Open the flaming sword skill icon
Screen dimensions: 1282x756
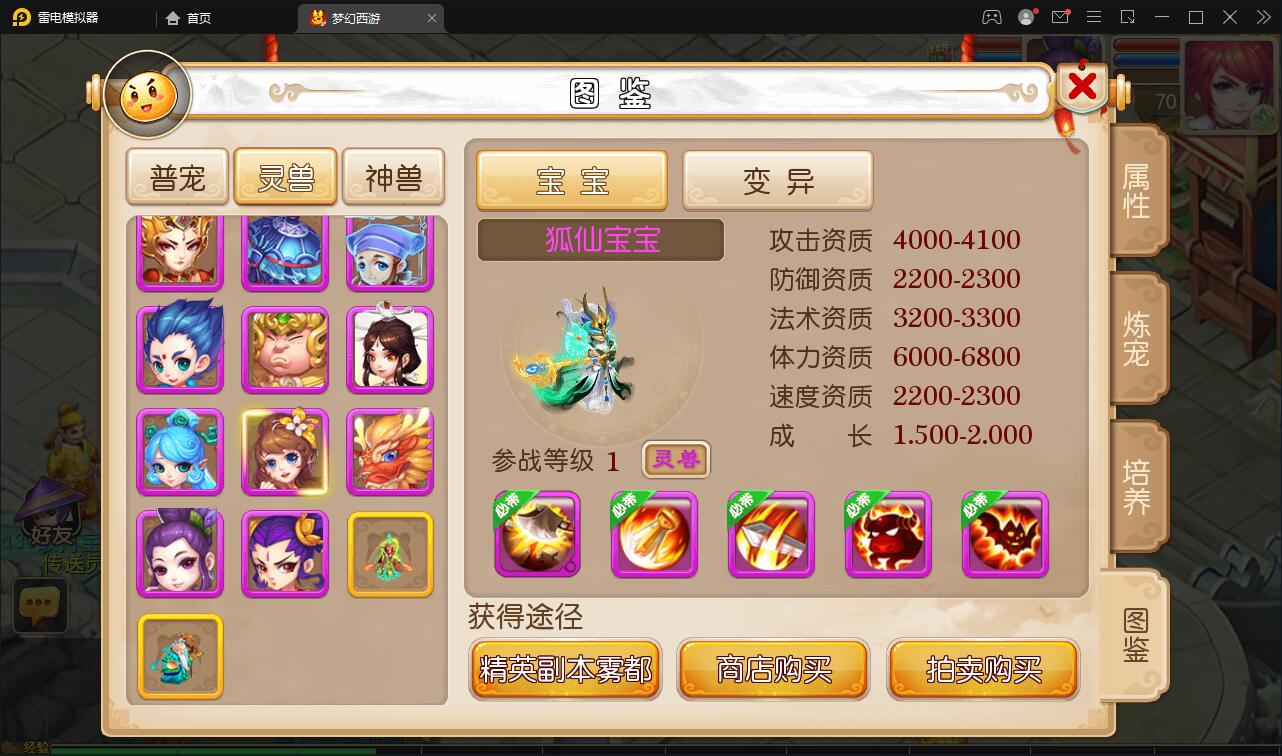point(771,536)
